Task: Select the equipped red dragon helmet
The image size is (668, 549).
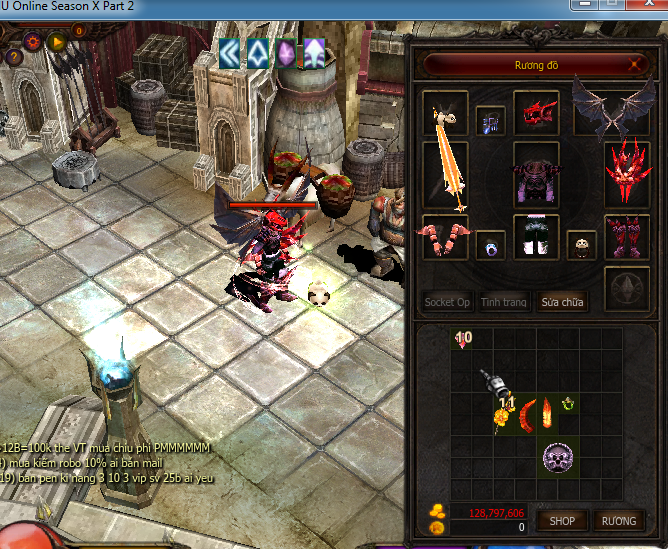Action: [x=537, y=113]
